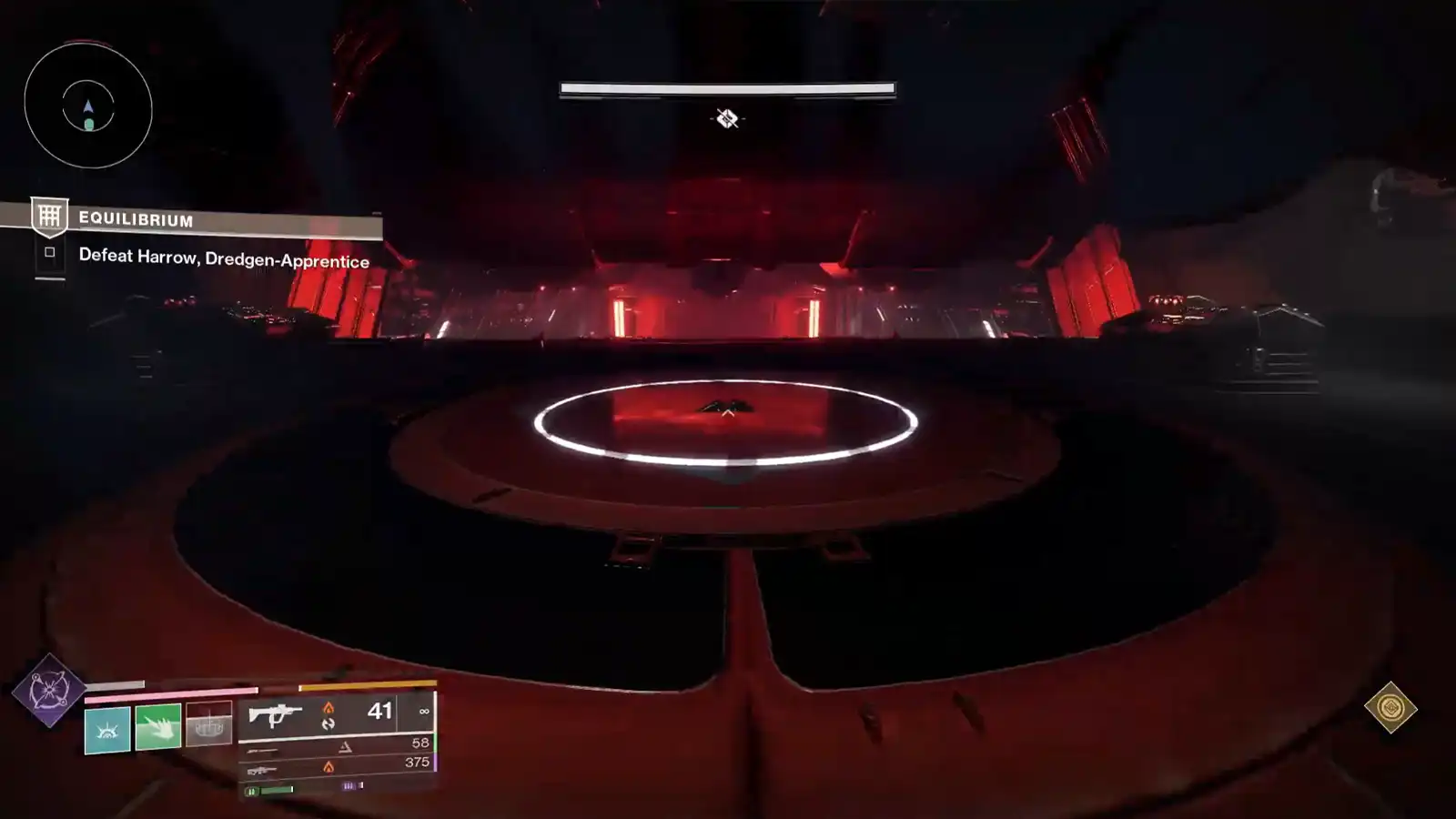1456x819 pixels.
Task: Select the kill-clip arrows icon under the flame
Action: pyautogui.click(x=329, y=725)
